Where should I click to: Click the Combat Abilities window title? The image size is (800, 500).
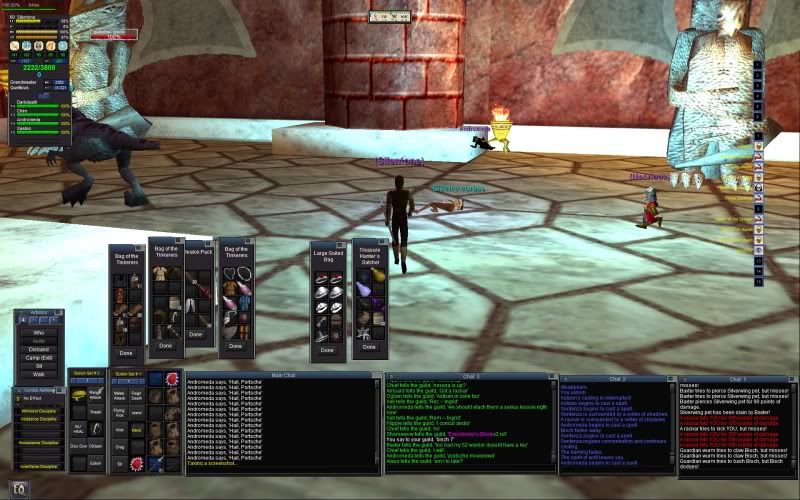[x=37, y=388]
